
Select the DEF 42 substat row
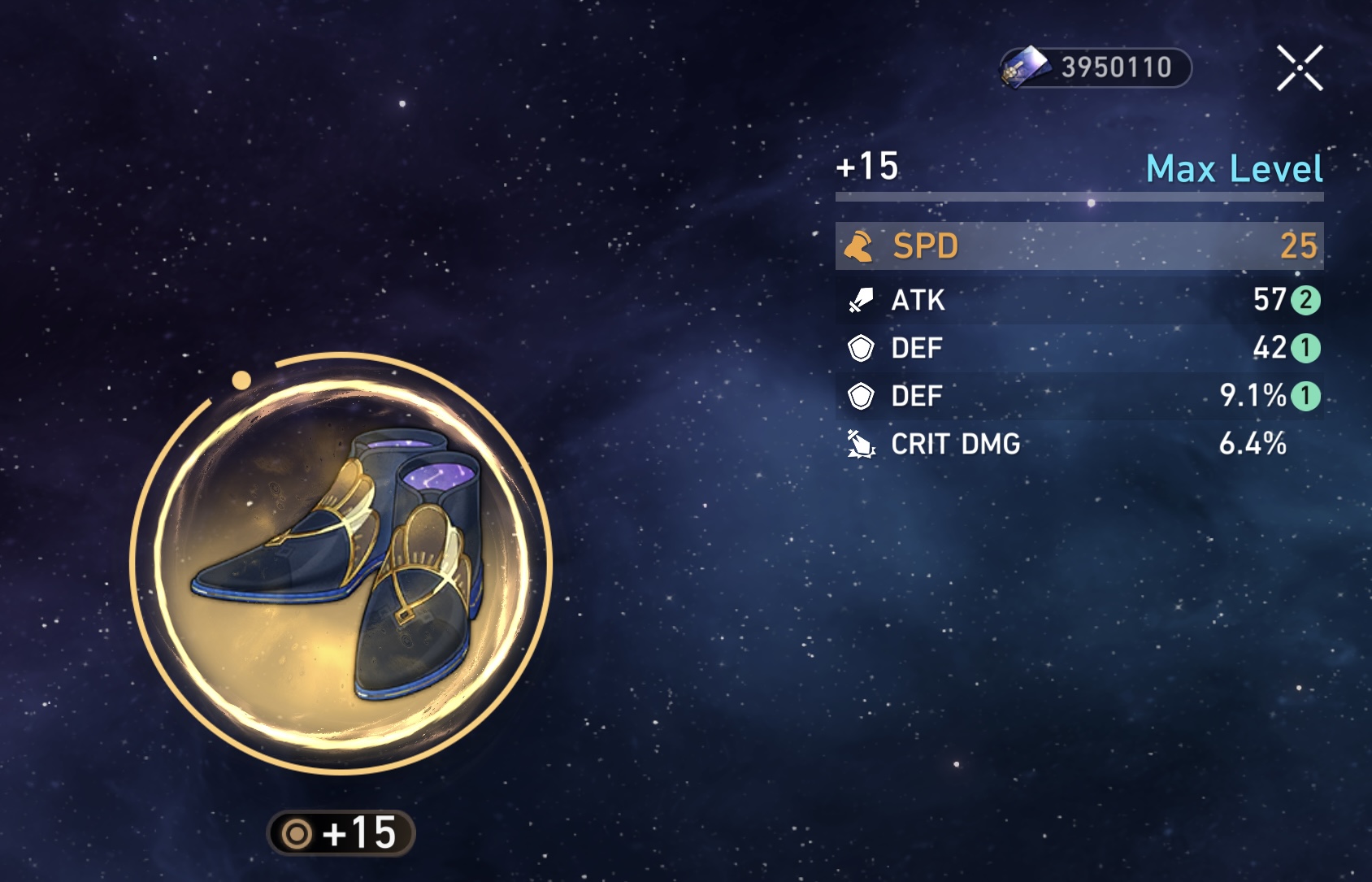1079,348
